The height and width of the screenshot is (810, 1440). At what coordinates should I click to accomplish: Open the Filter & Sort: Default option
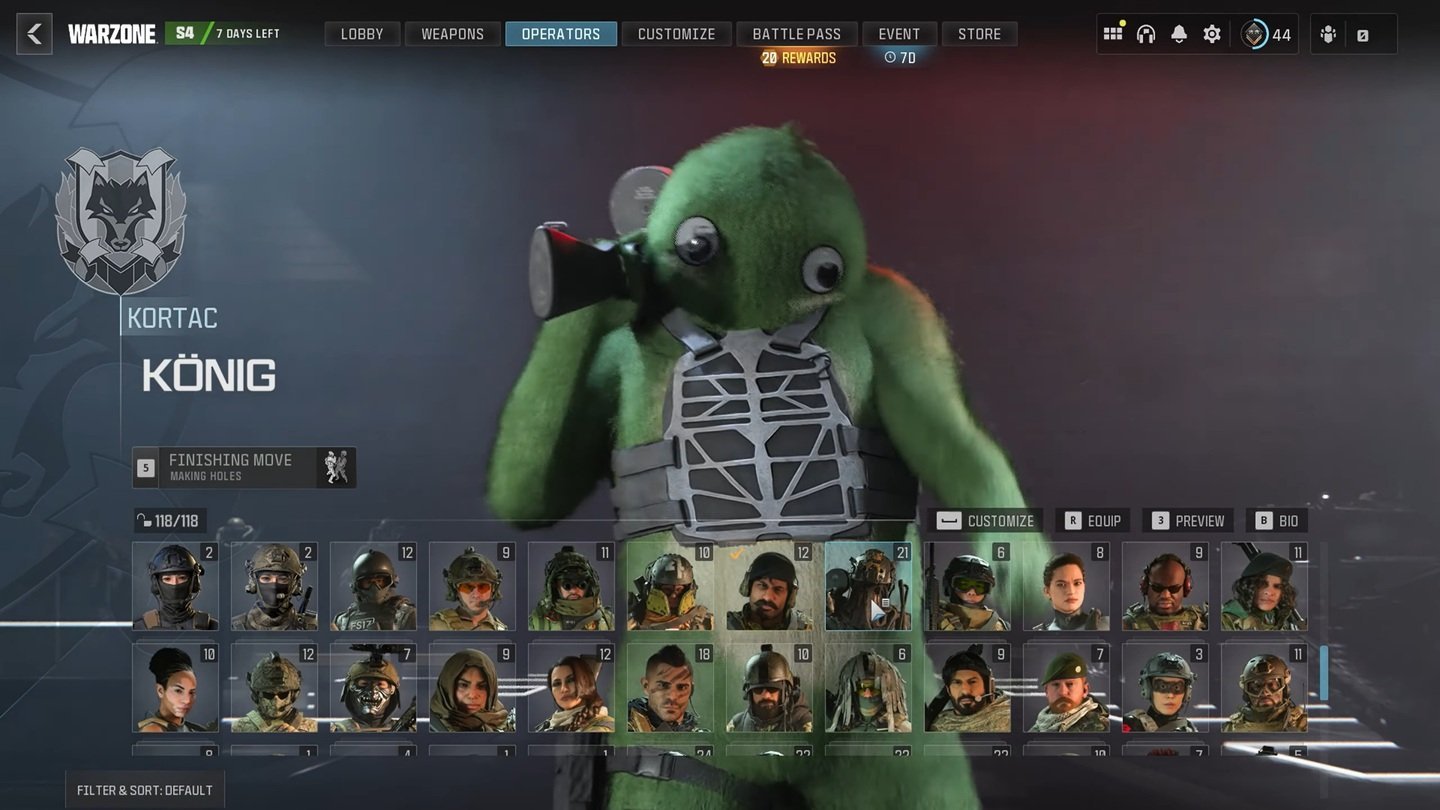(x=145, y=790)
